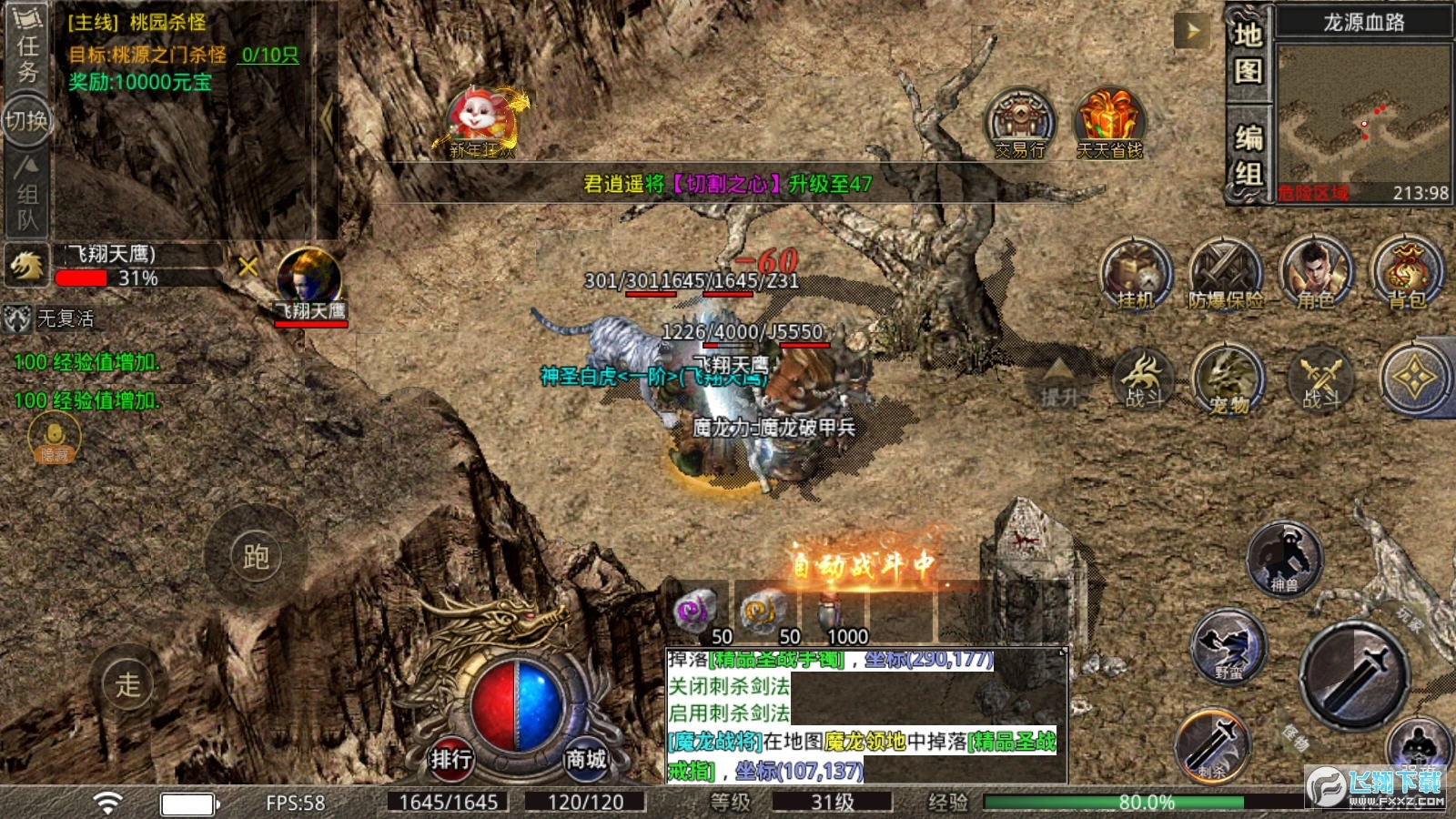Toggle the 刺杀 sword skill
1456x819 pixels.
coord(1213,746)
